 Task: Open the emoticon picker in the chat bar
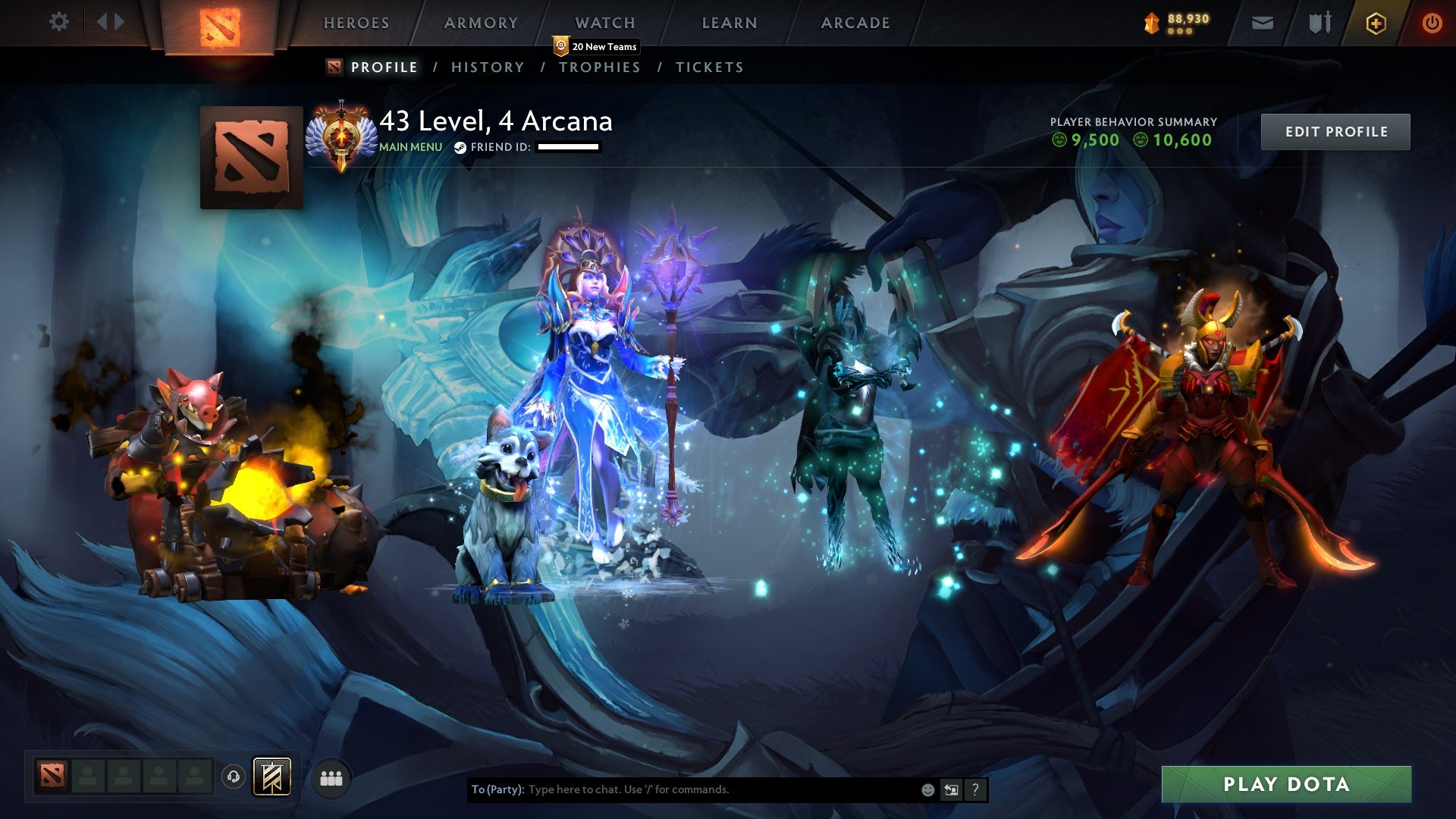(x=927, y=789)
